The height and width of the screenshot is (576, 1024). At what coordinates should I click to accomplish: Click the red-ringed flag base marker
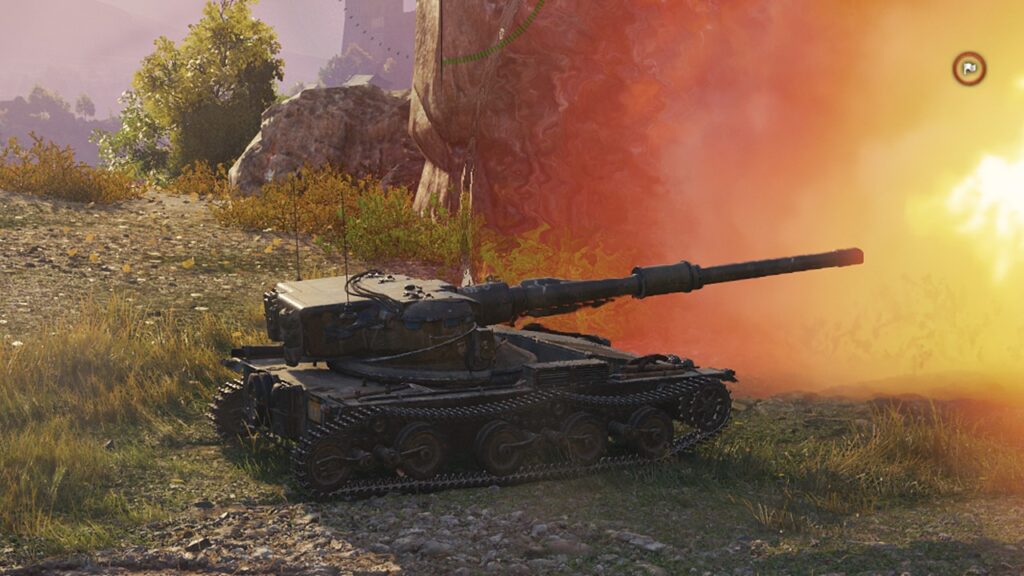pyautogui.click(x=968, y=68)
